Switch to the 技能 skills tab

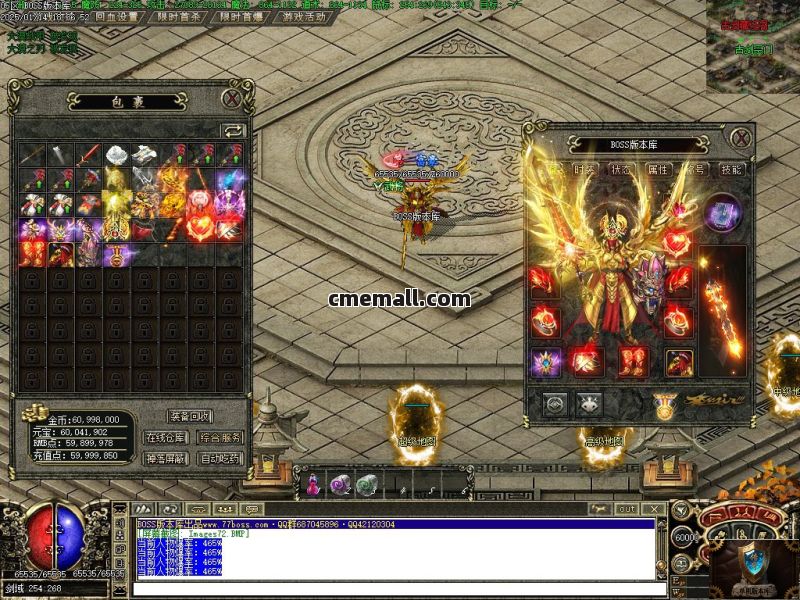tap(732, 170)
